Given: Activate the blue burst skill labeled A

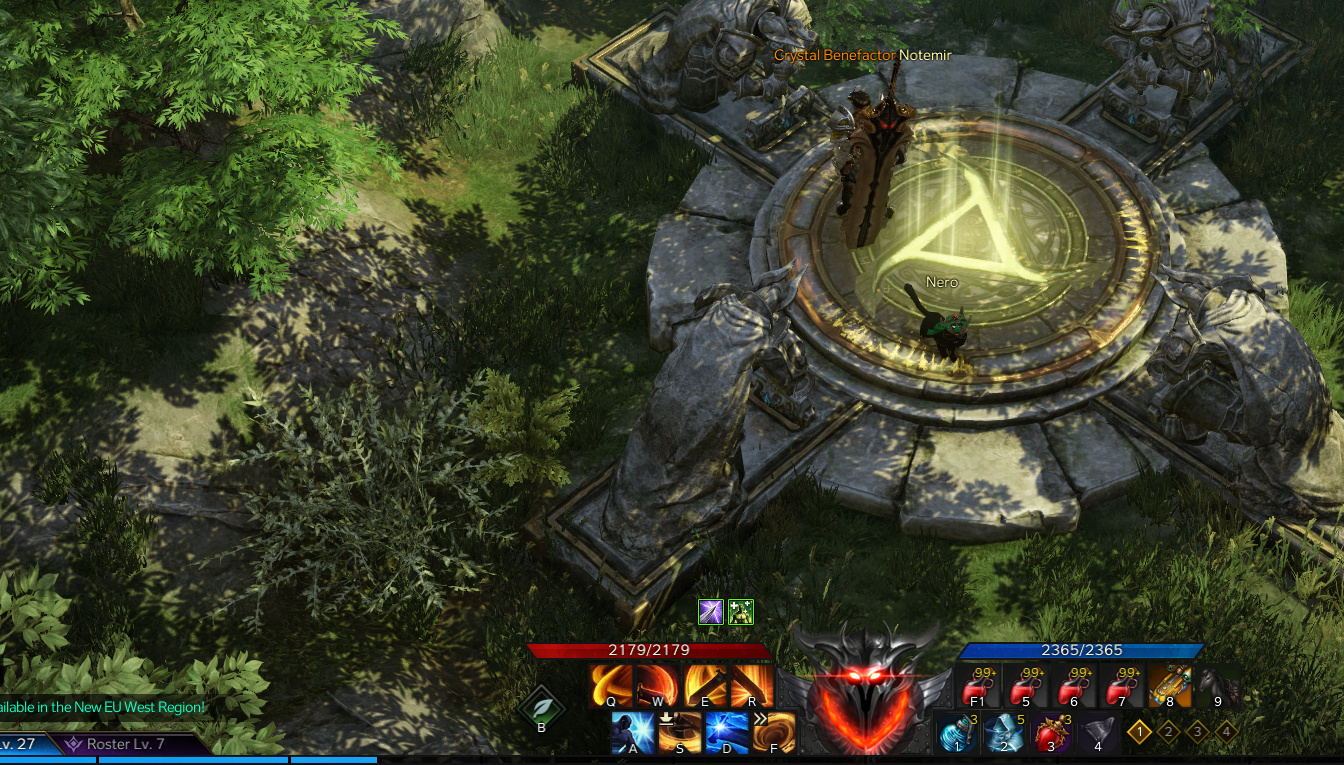Looking at the screenshot, I should [x=632, y=732].
